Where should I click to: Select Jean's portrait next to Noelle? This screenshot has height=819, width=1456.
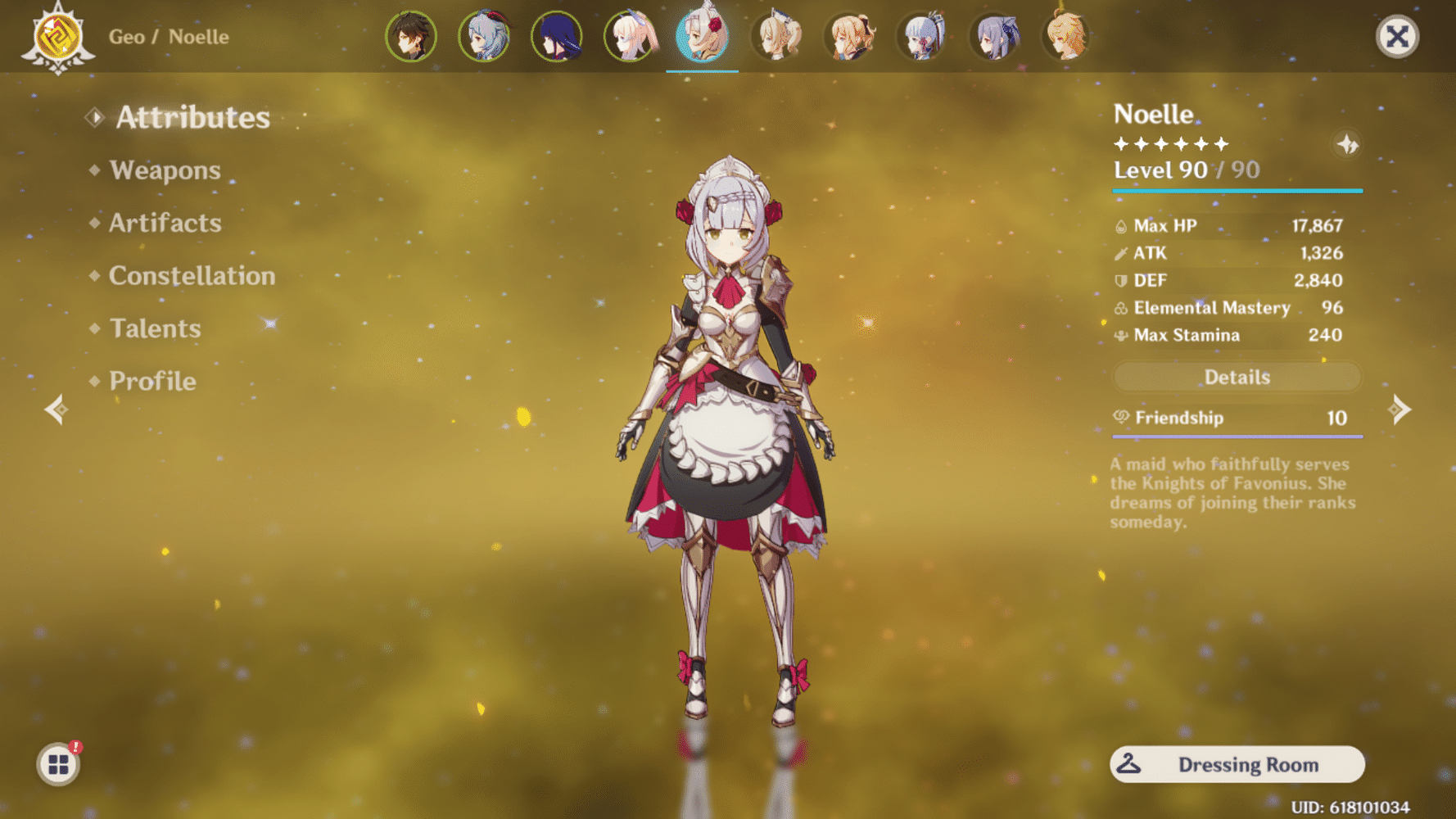coord(775,36)
